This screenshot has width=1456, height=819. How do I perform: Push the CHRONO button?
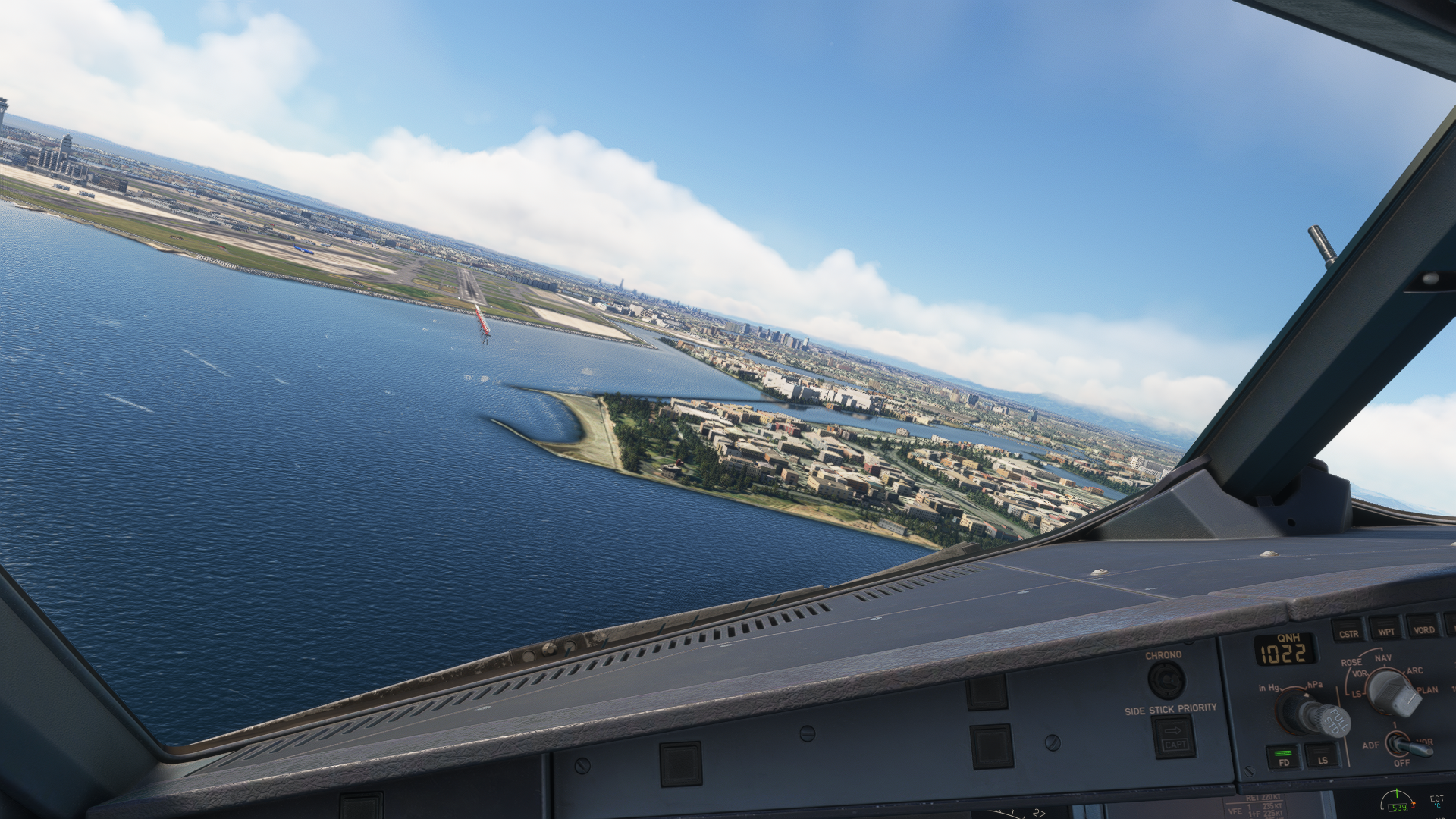coord(1166,680)
